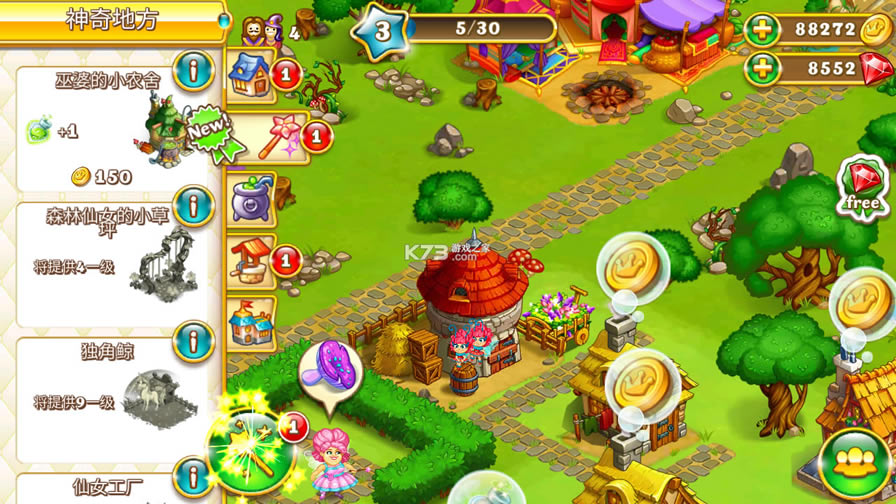
Task: Claim the free ruby gem offer
Action: [862, 187]
